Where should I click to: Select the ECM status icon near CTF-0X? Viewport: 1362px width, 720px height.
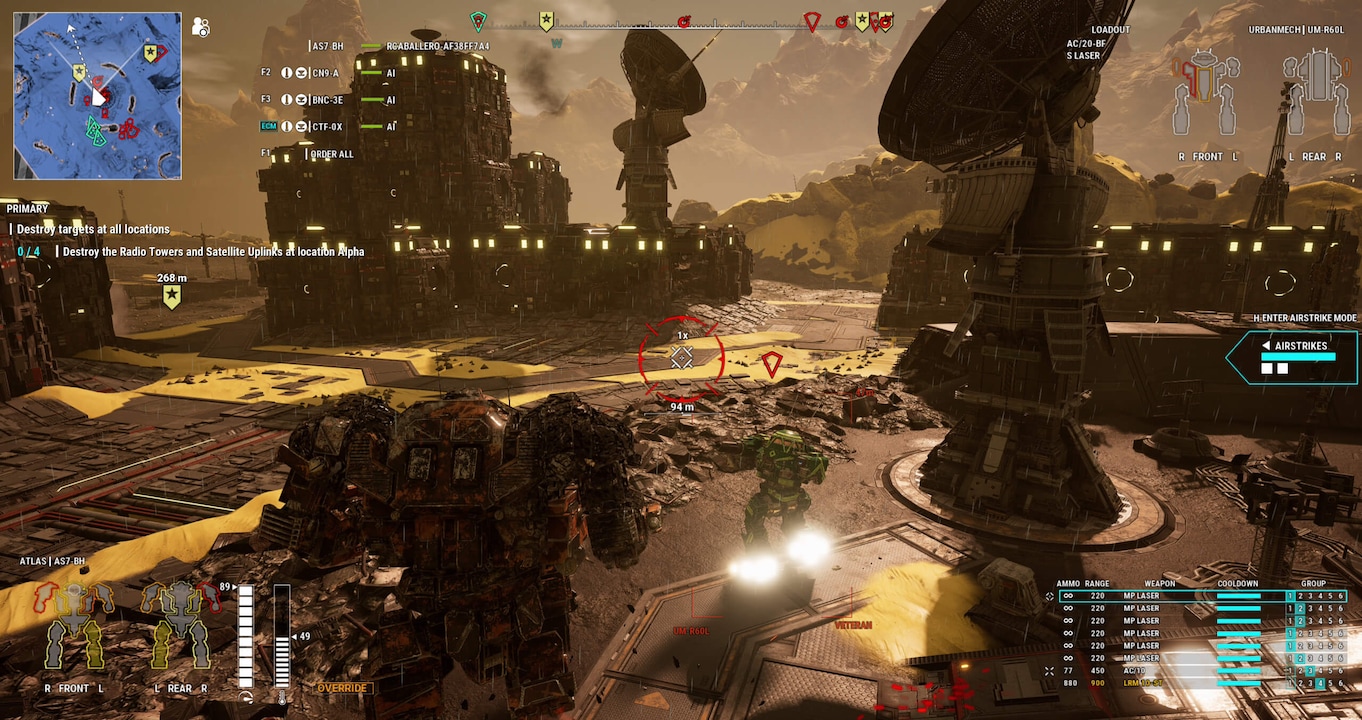[268, 126]
